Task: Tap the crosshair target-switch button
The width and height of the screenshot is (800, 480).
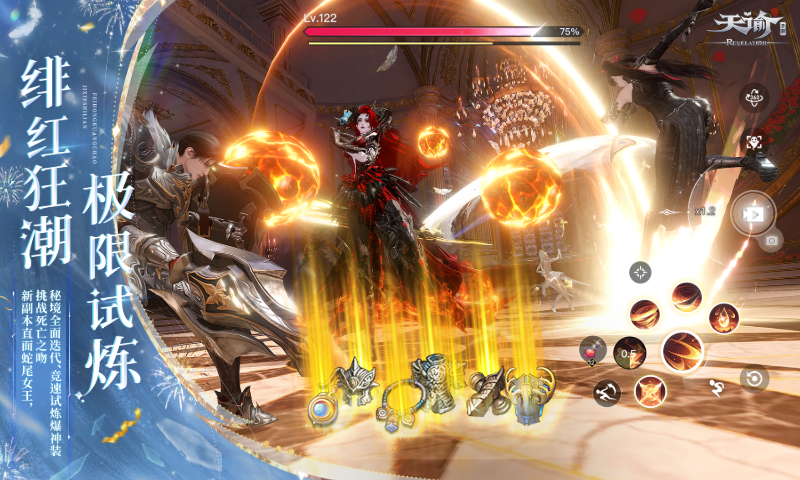Action: (x=640, y=271)
